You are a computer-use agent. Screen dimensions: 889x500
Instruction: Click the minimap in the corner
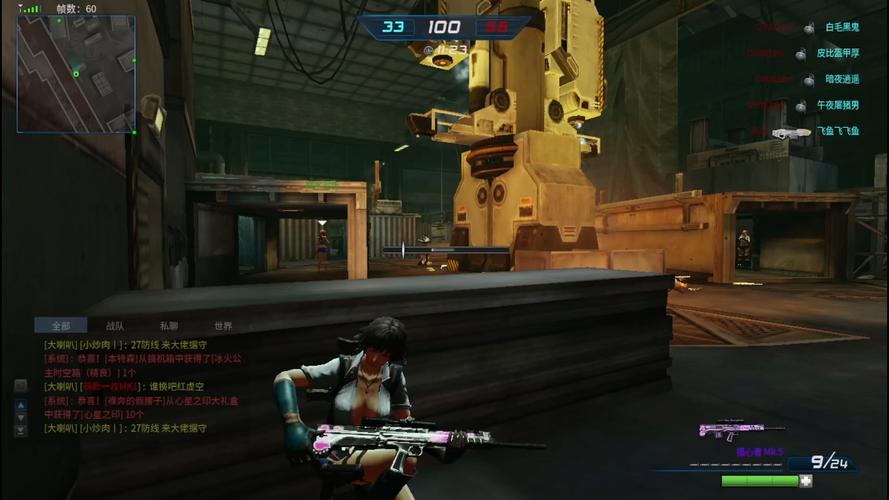[x=75, y=74]
